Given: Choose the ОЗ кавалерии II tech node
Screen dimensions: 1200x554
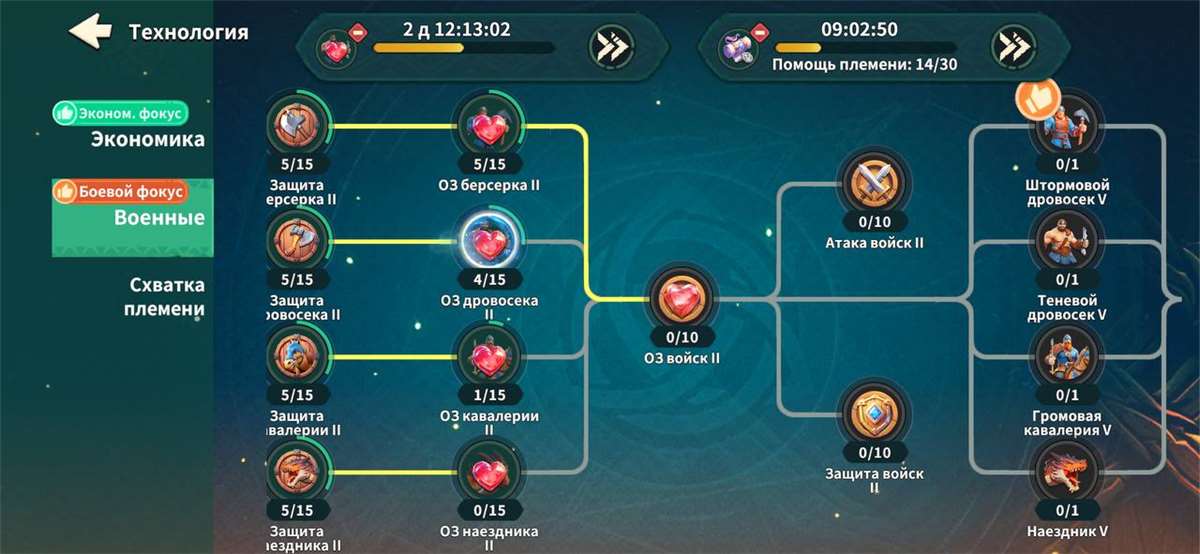Looking at the screenshot, I should pyautogui.click(x=489, y=357).
